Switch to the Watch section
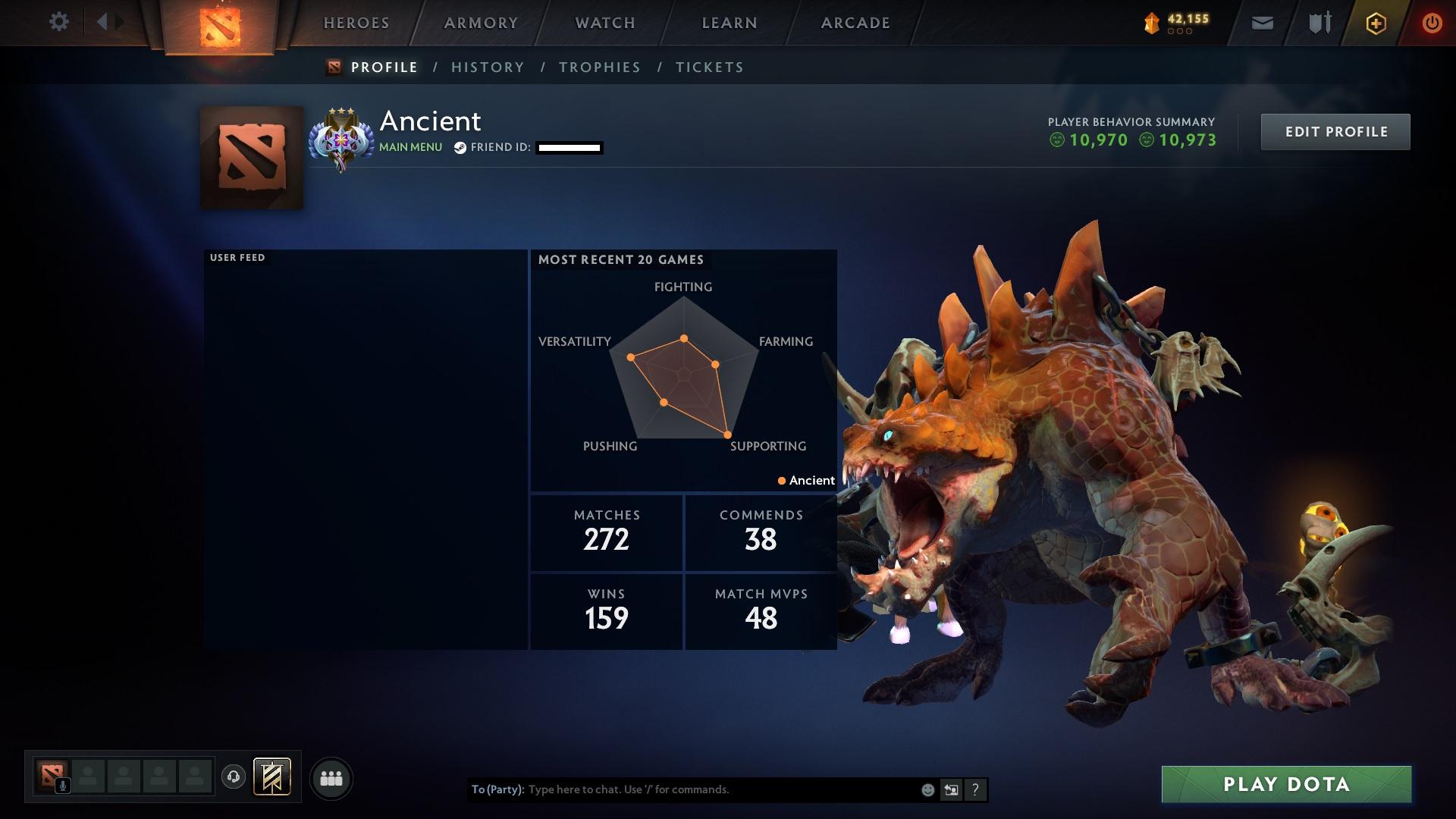This screenshot has height=819, width=1456. pos(605,23)
